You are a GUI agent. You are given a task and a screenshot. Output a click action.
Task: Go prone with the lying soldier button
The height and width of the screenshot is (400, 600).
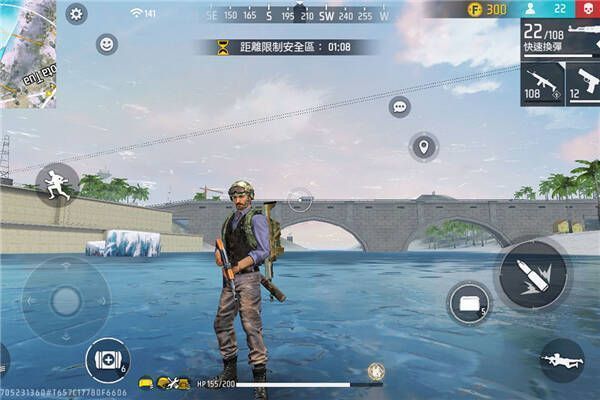[x=561, y=359]
